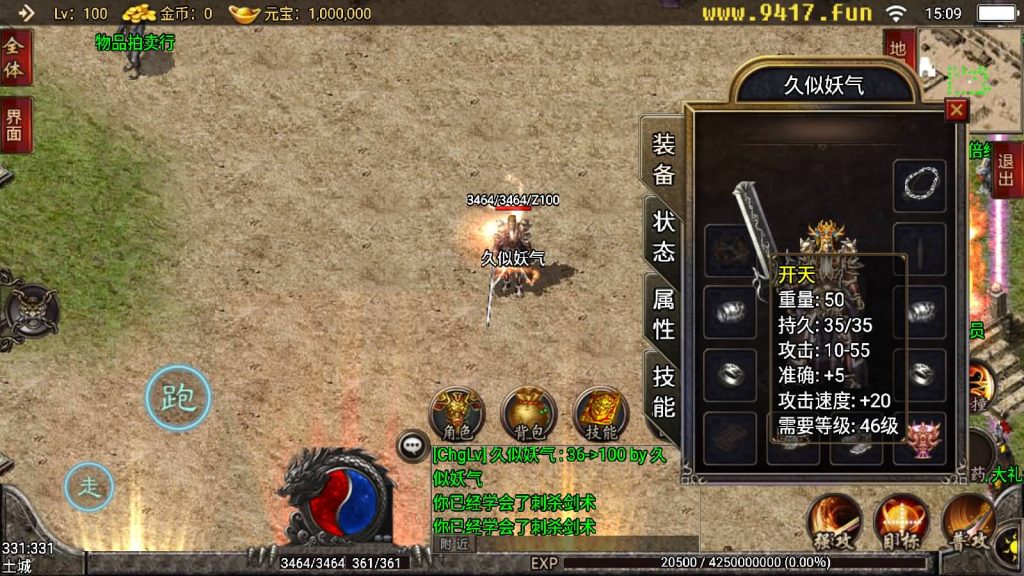Close the character equipment panel

957,111
